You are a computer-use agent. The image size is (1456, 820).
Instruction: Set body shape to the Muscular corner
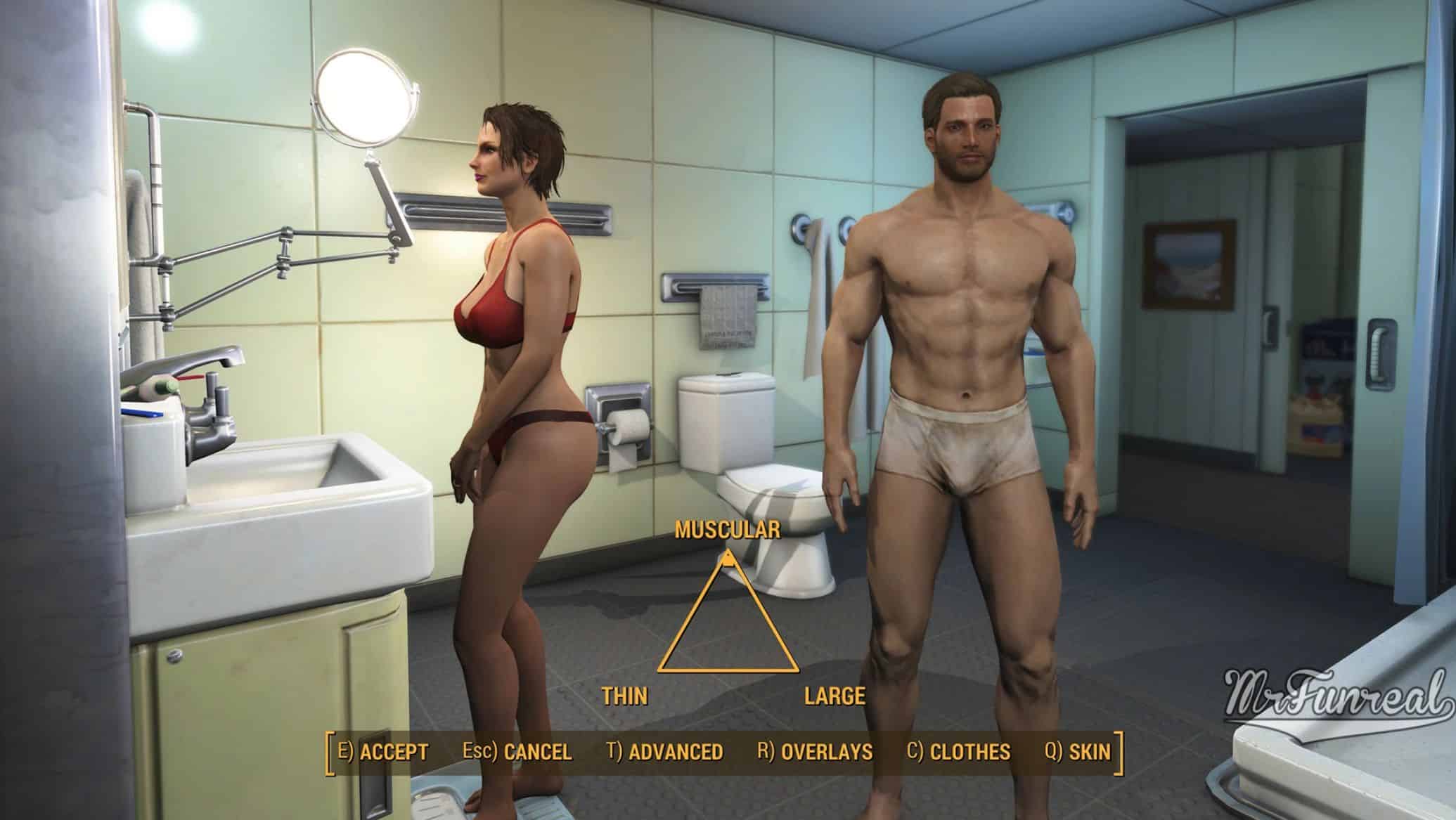(728, 560)
